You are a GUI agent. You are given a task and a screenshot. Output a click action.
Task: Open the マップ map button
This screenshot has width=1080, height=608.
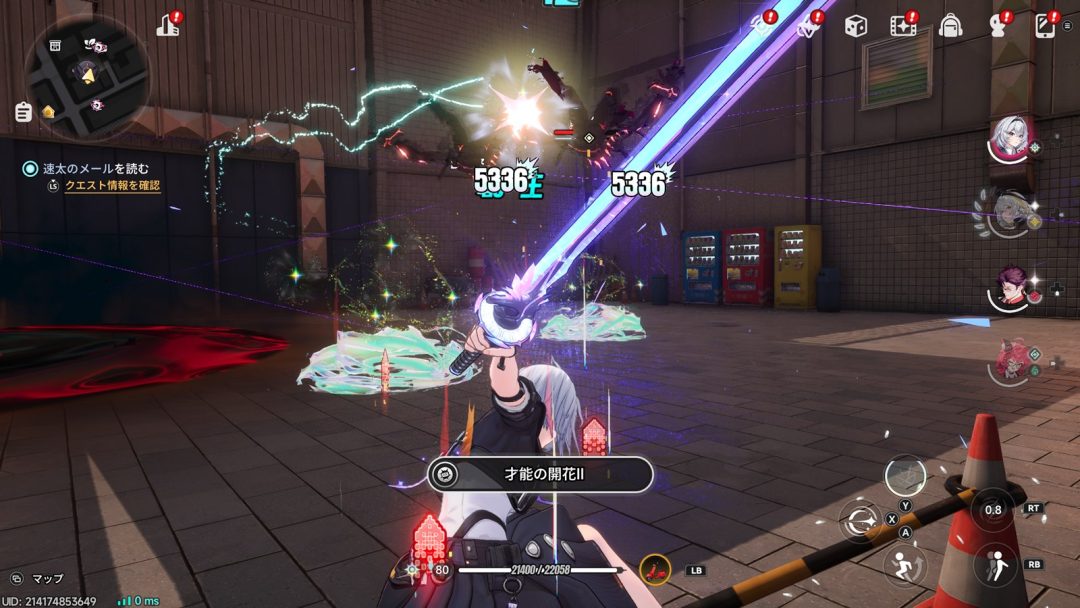(x=38, y=578)
